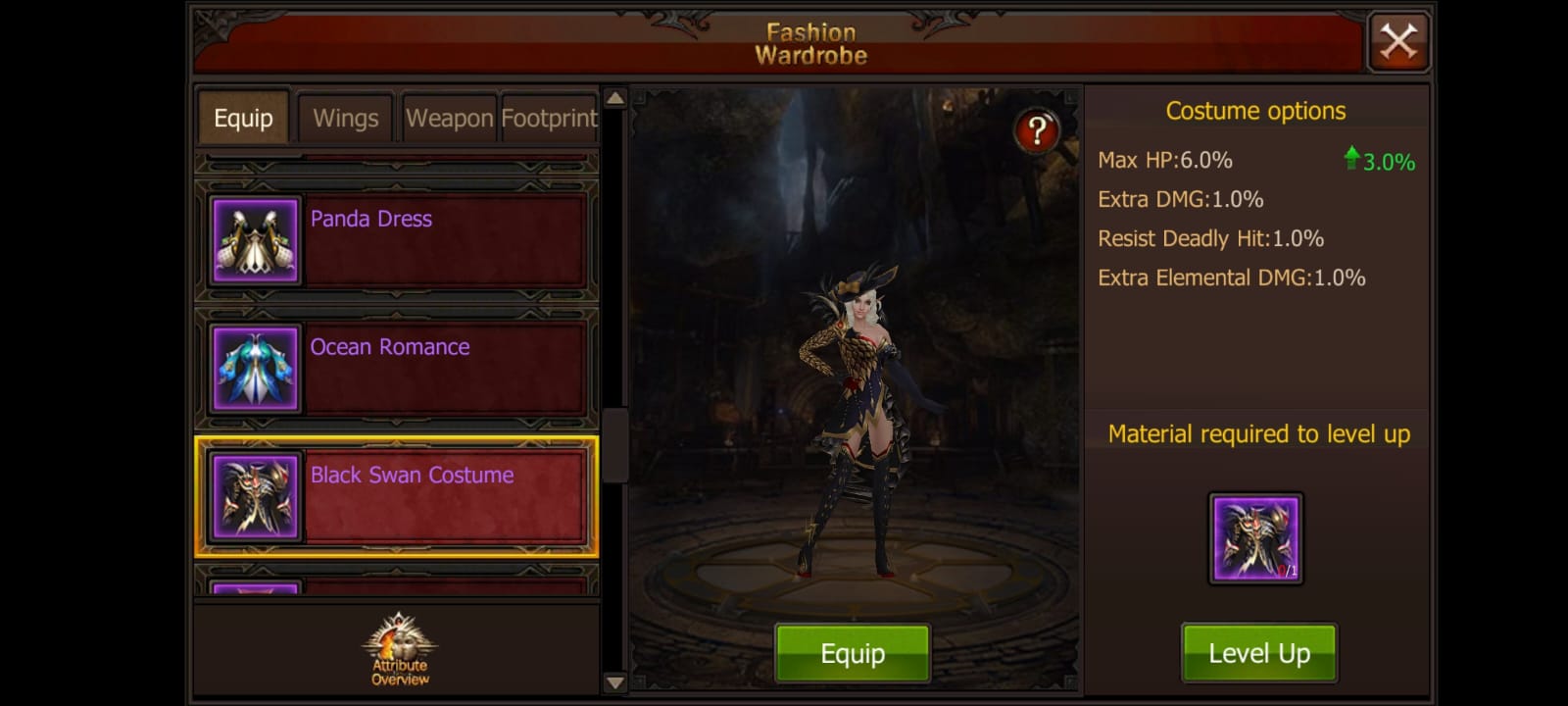Click the green Equip button
Image resolution: width=1568 pixels, height=706 pixels.
click(852, 653)
